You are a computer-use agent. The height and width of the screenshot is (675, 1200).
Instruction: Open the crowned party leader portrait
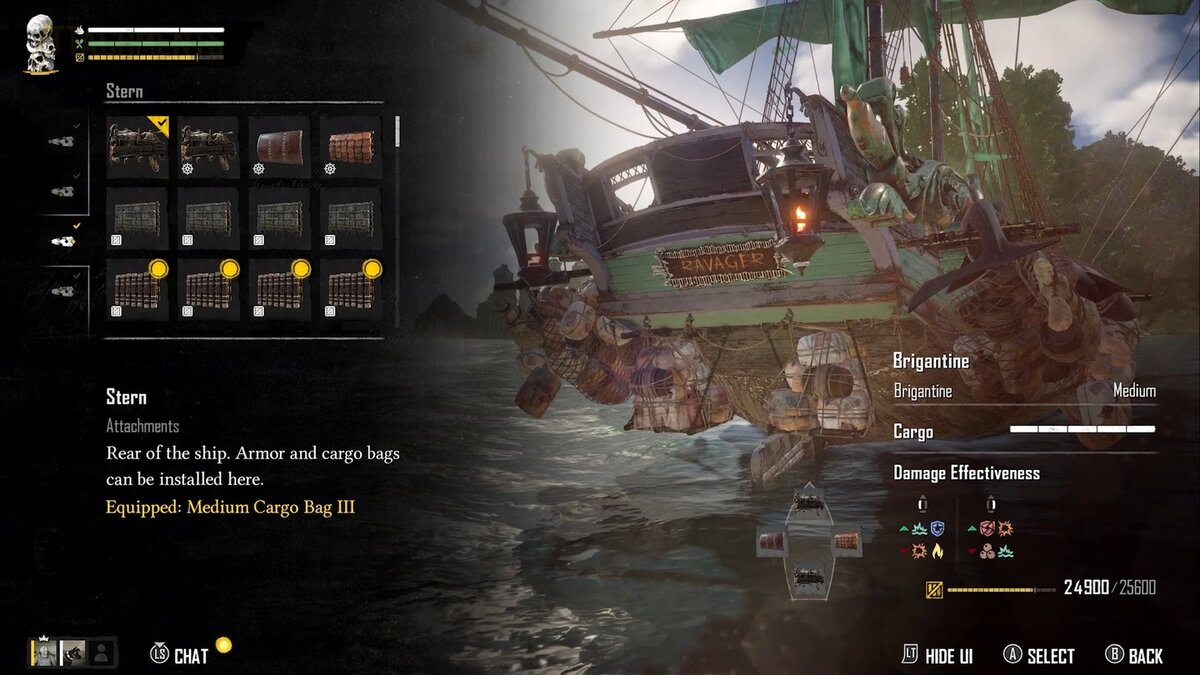click(45, 653)
